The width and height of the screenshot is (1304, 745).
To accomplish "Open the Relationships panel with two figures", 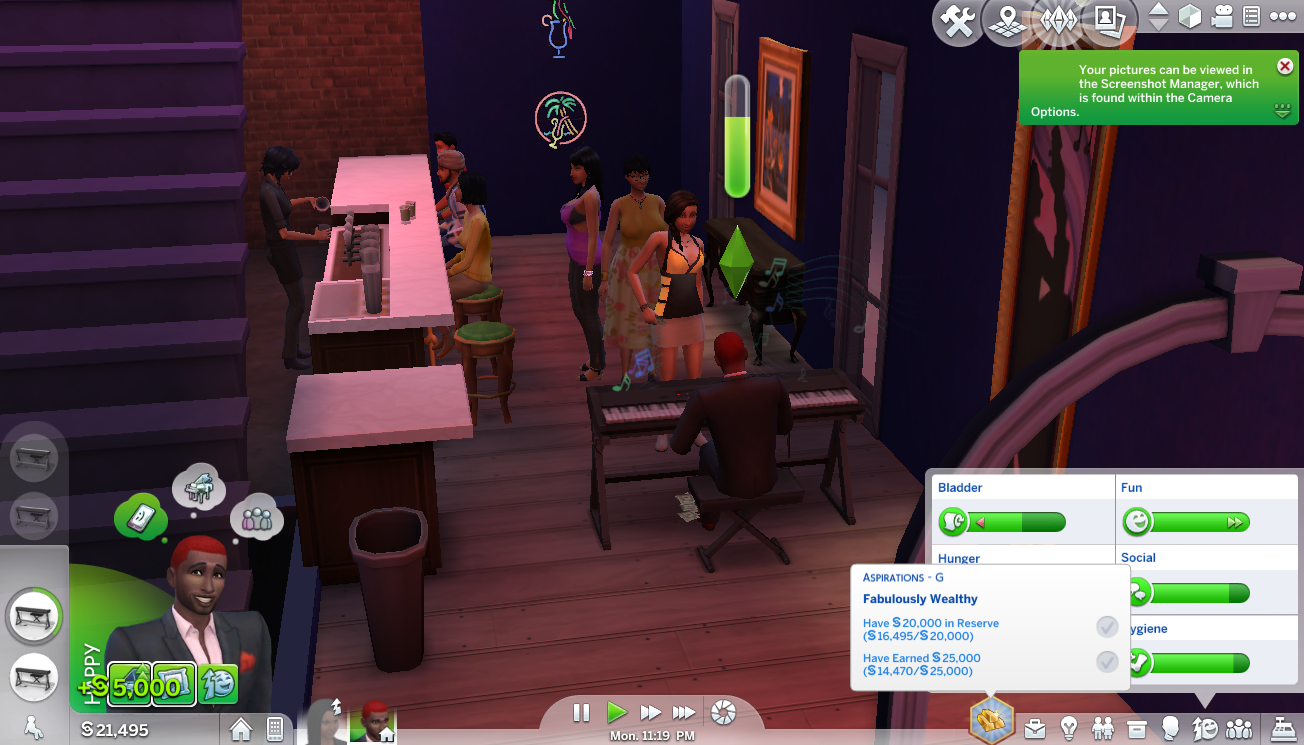I will click(1103, 728).
